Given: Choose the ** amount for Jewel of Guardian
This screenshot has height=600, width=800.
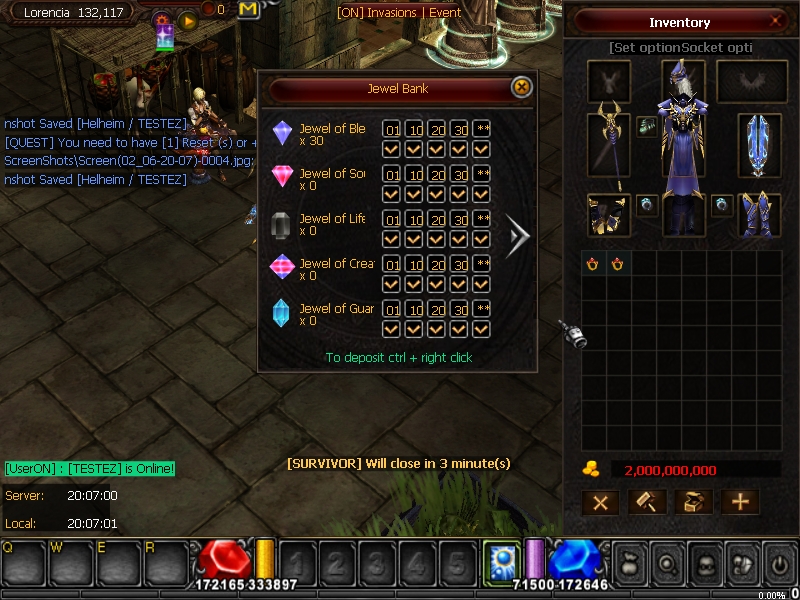Looking at the screenshot, I should pos(482,310).
